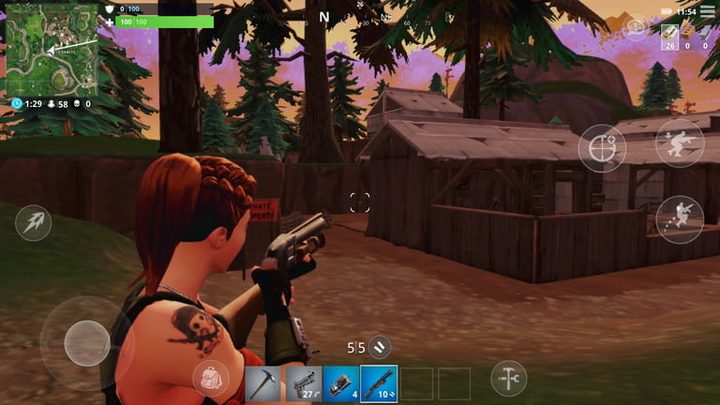The width and height of the screenshot is (720, 405).
Task: Select the wood material count
Action: [667, 35]
